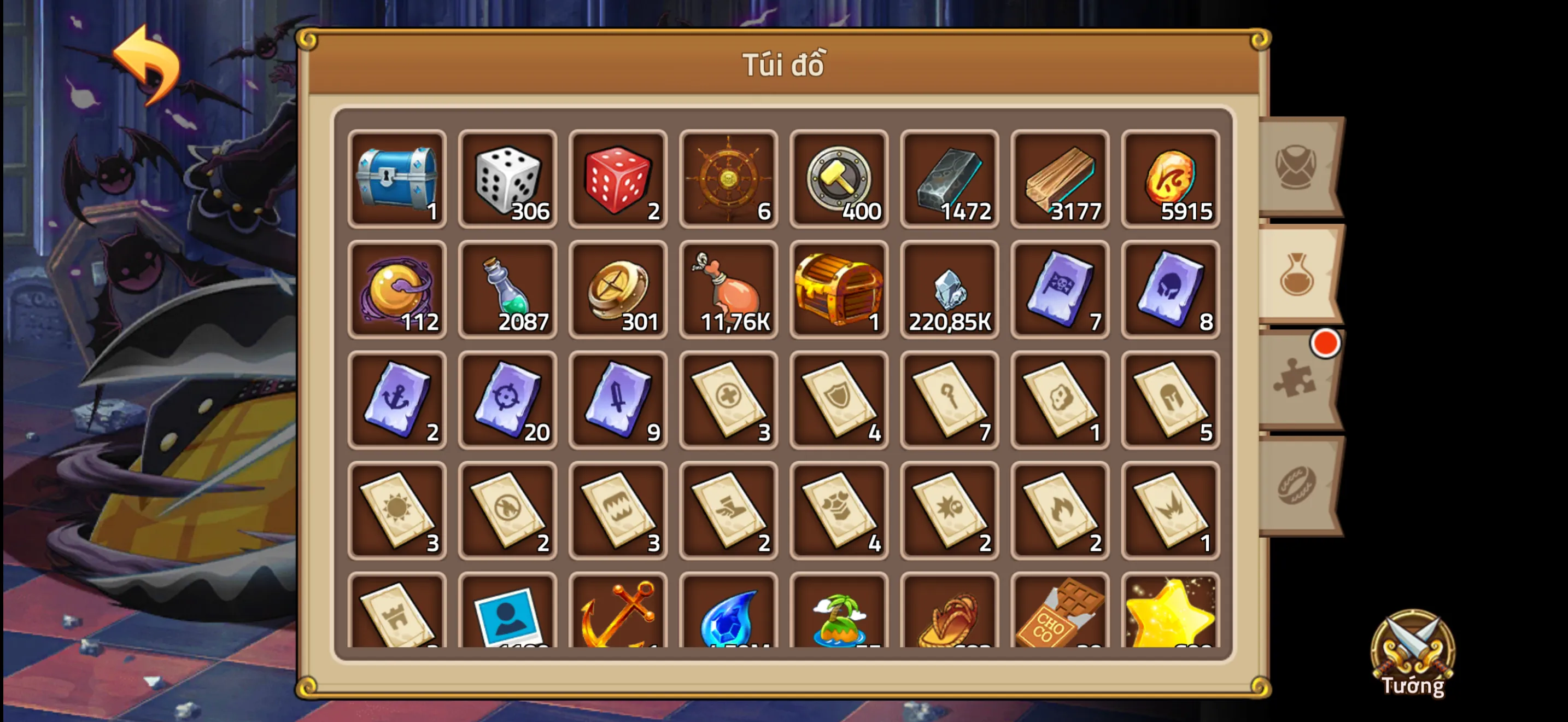Select the red dice item

click(x=617, y=179)
